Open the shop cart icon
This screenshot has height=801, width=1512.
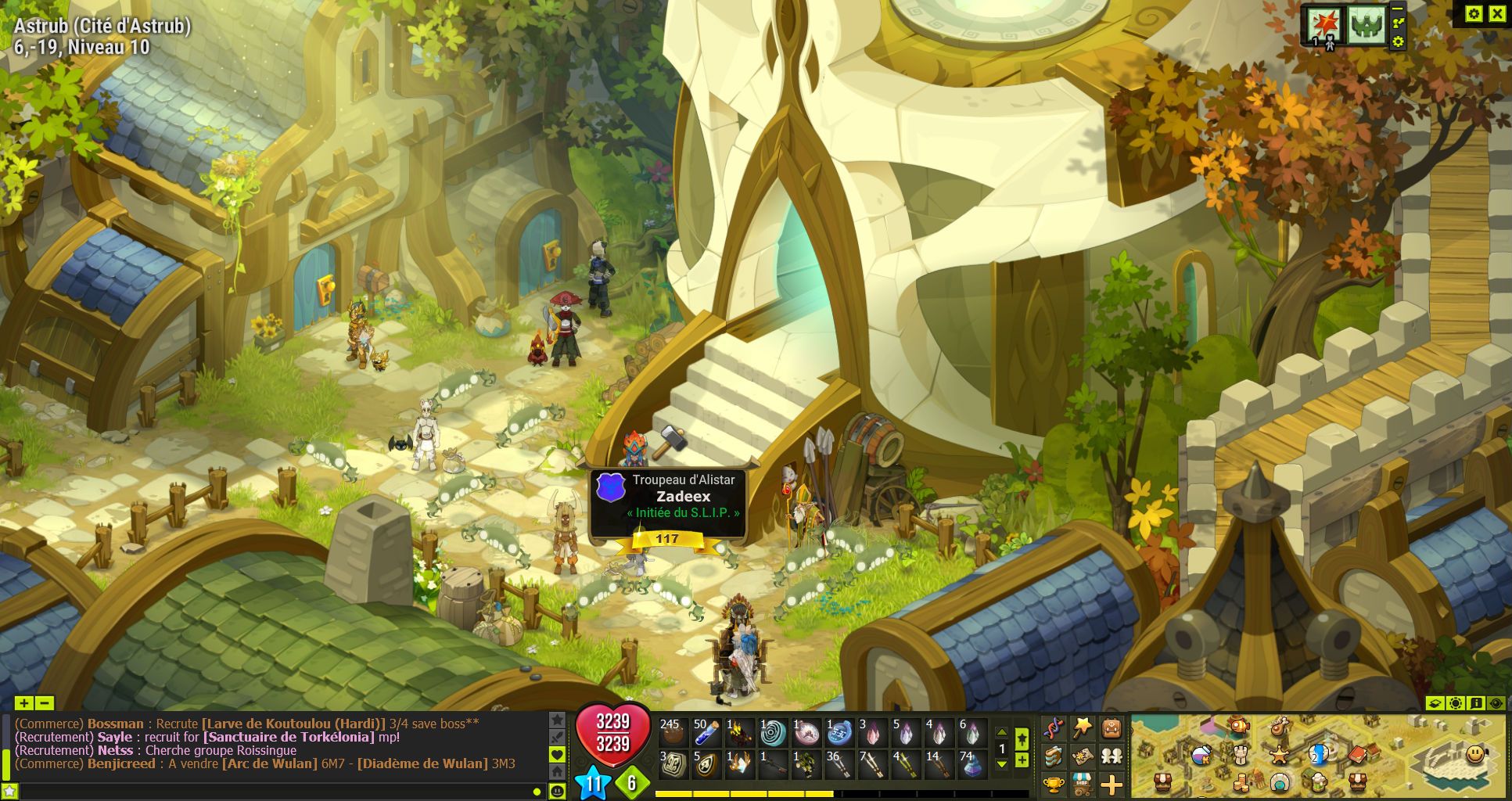(1083, 783)
